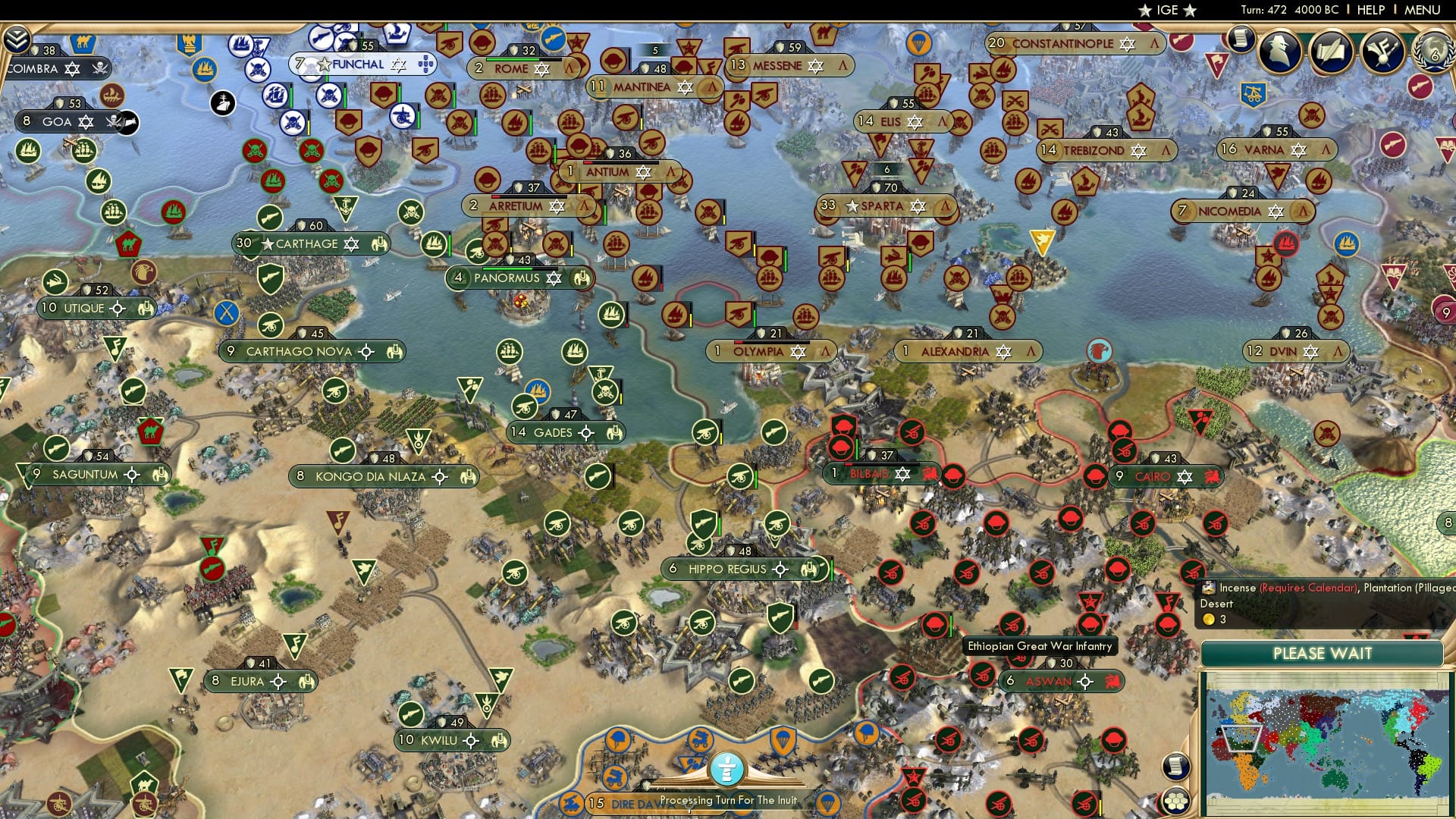
Task: Open the Diplomacy overview quill-and-scroll icon
Action: click(1330, 52)
